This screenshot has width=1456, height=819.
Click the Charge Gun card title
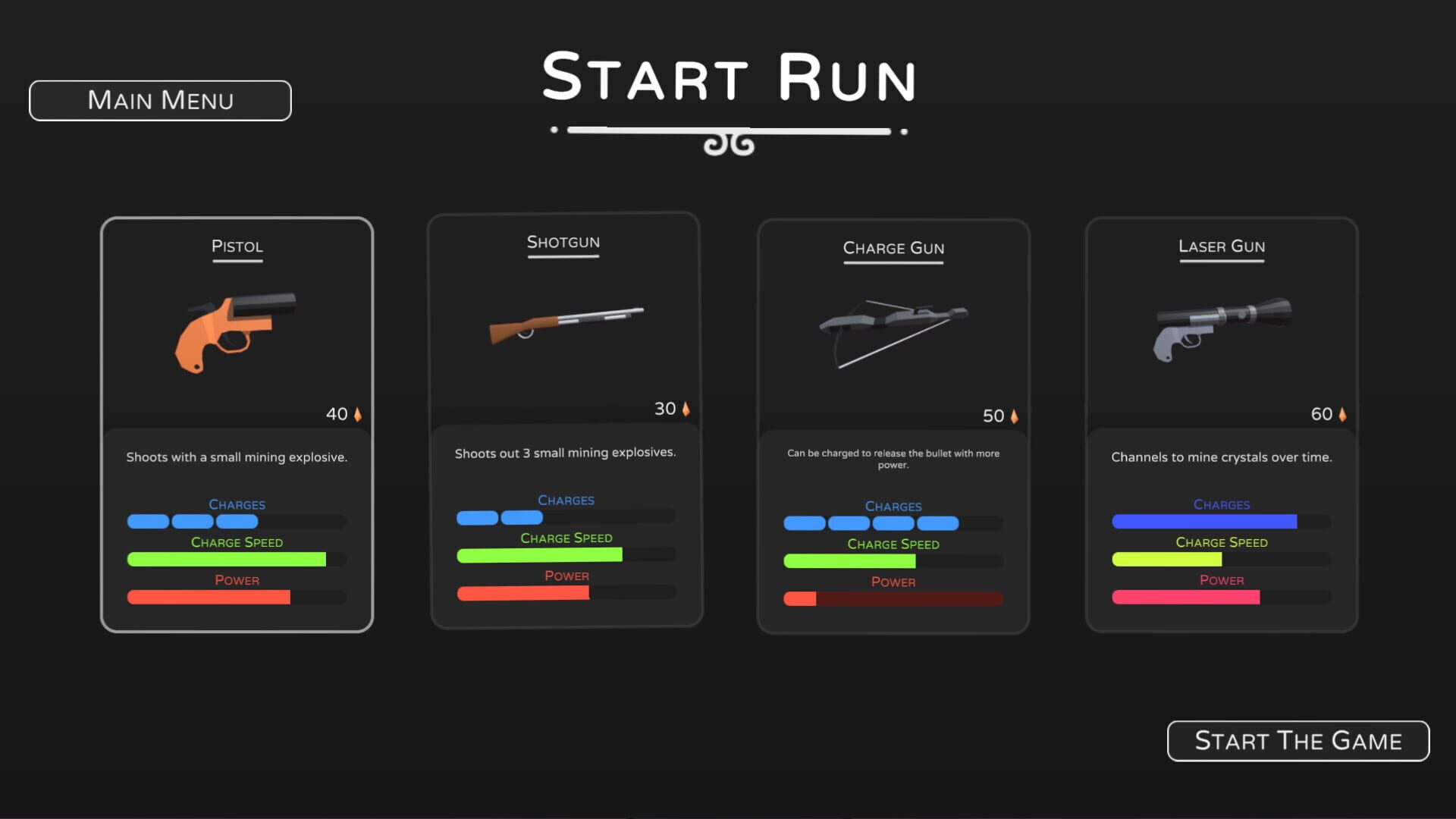(x=893, y=248)
